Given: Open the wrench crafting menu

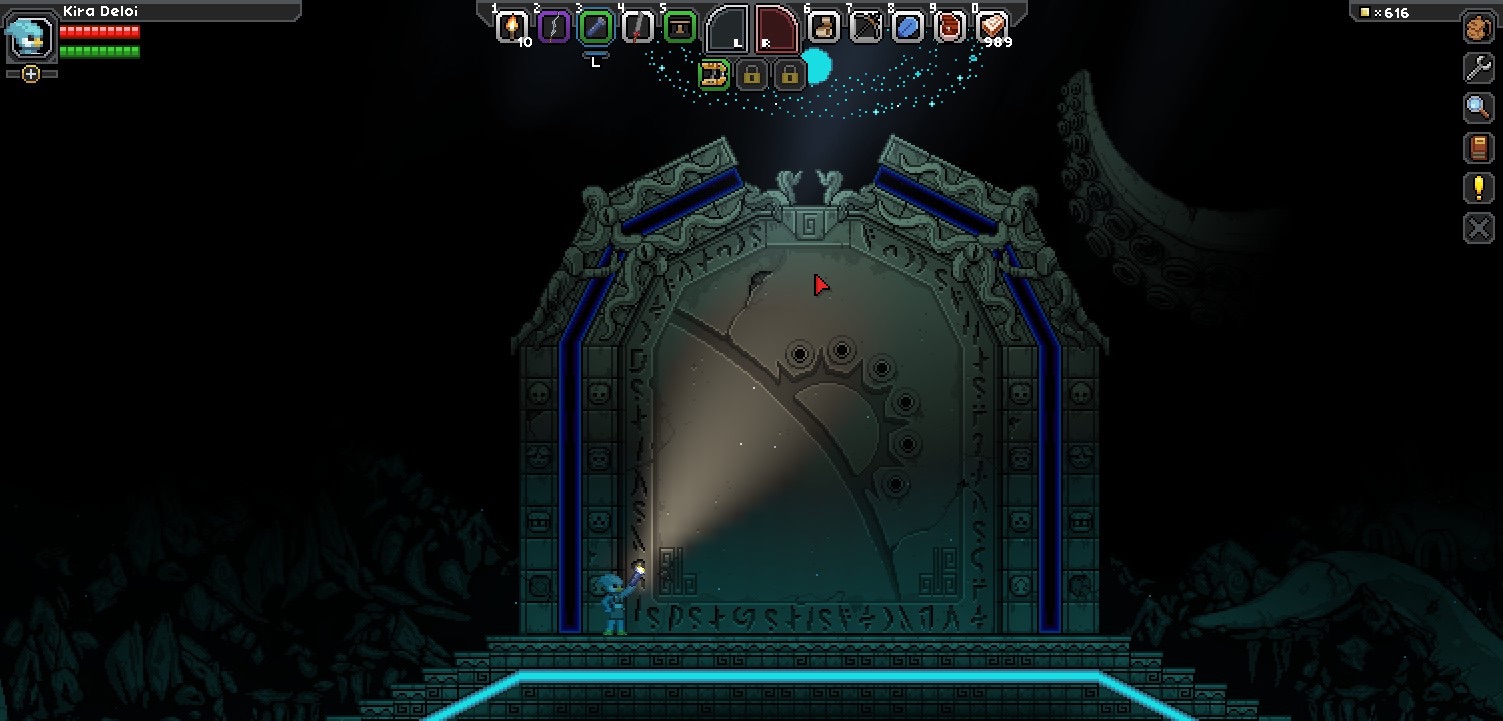Looking at the screenshot, I should tap(1478, 68).
